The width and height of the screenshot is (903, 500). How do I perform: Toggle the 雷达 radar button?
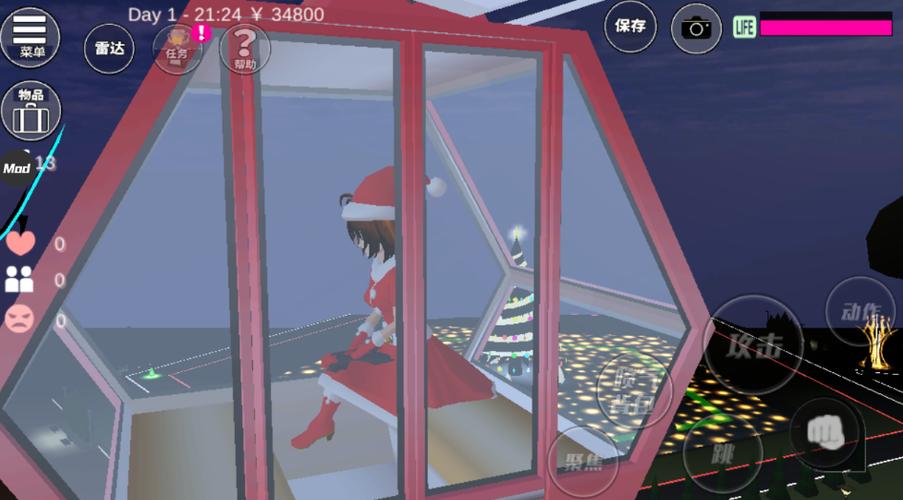pyautogui.click(x=109, y=47)
